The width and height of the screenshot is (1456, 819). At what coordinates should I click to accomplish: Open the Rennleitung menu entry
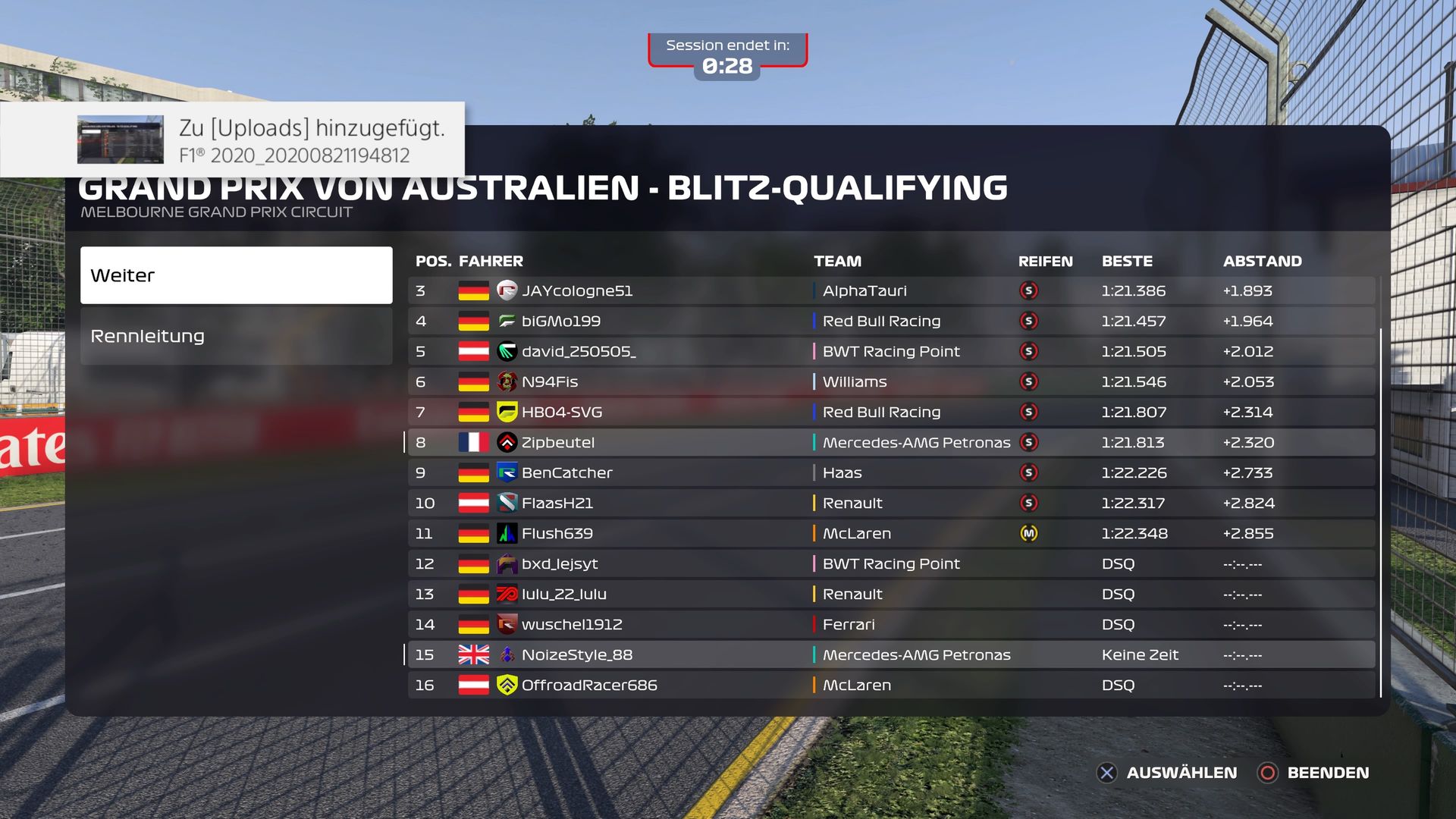pyautogui.click(x=236, y=336)
